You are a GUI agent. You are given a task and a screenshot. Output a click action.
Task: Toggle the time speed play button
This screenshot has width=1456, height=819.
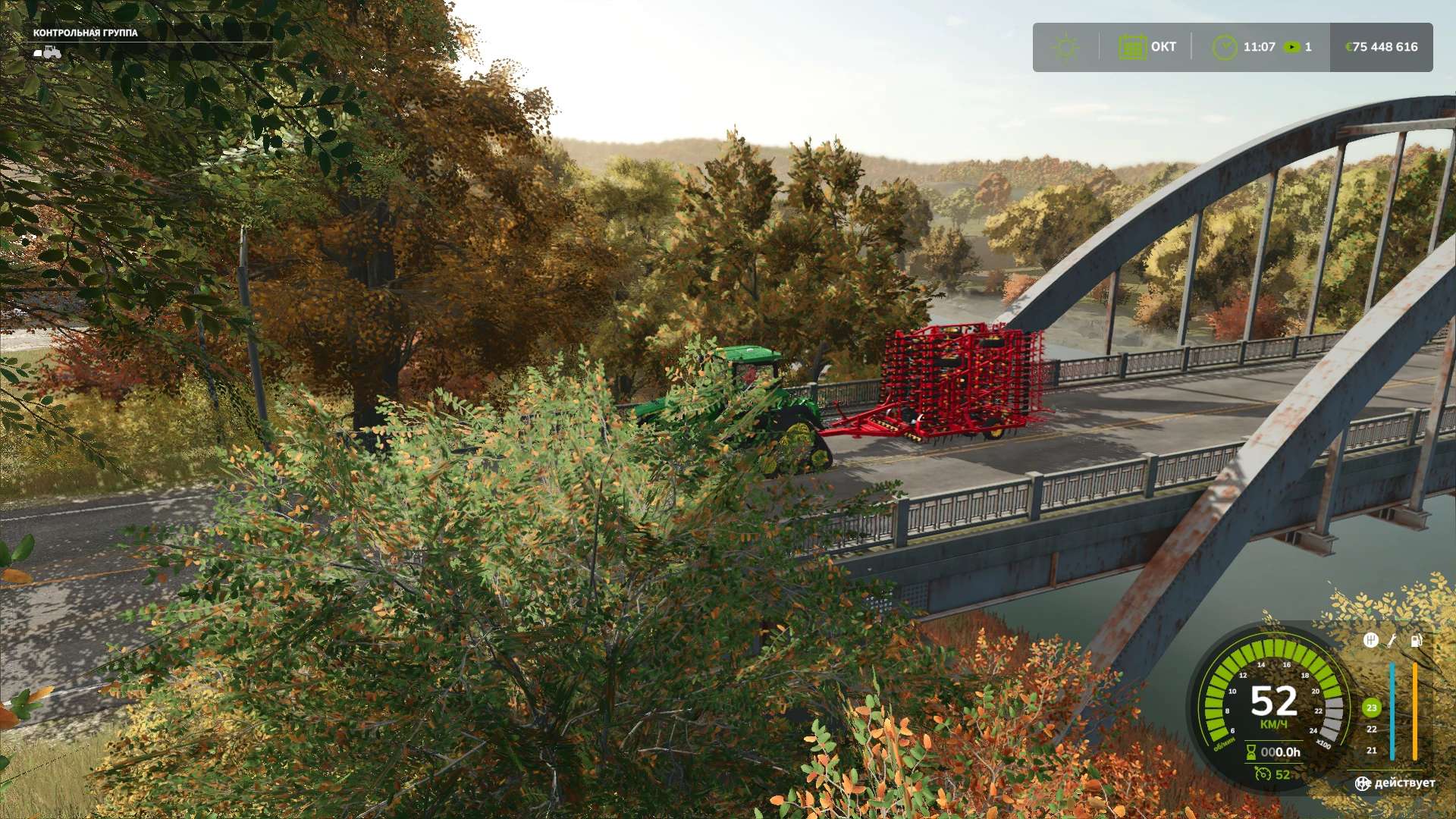click(1291, 47)
